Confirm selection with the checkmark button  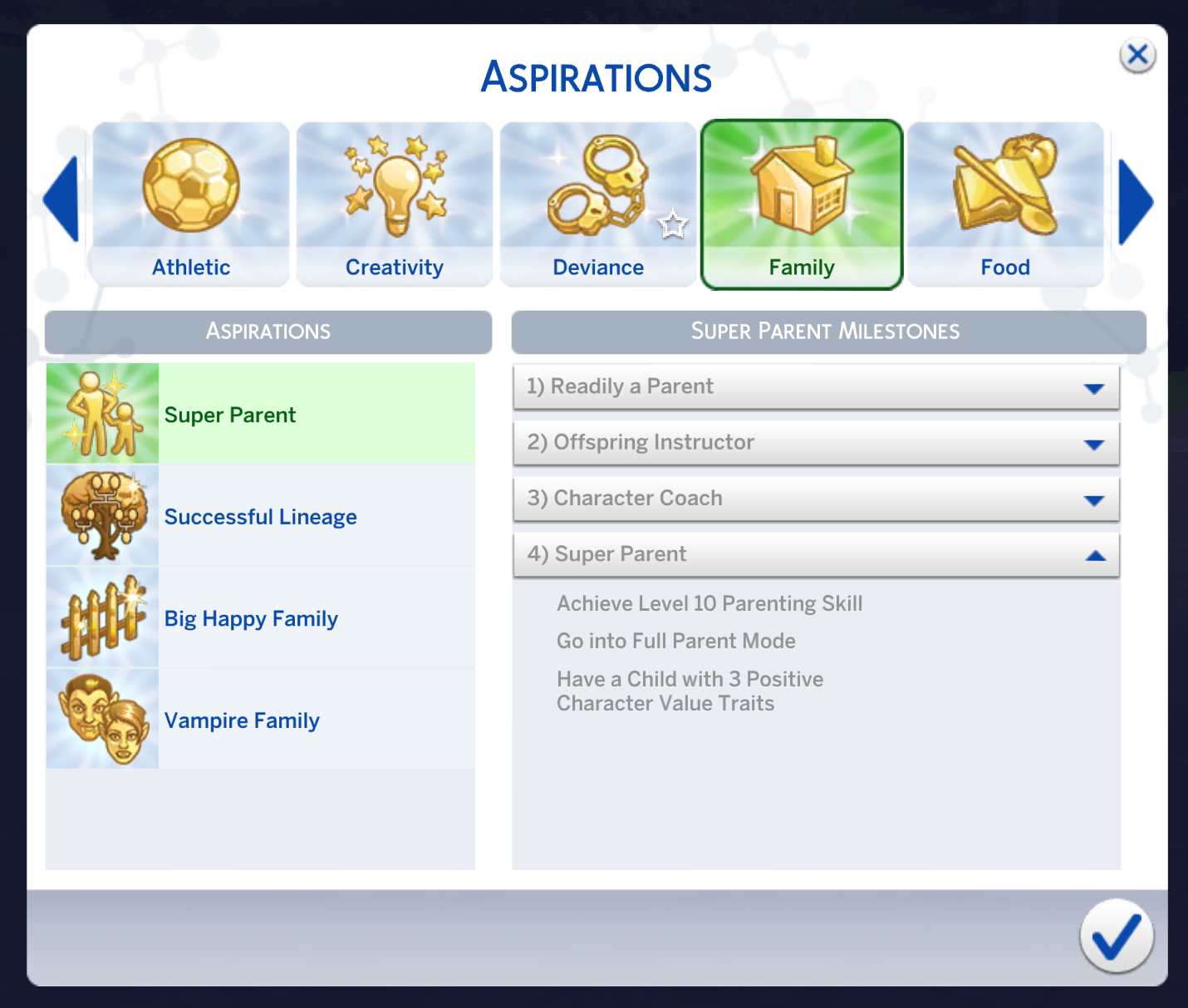tap(1116, 937)
